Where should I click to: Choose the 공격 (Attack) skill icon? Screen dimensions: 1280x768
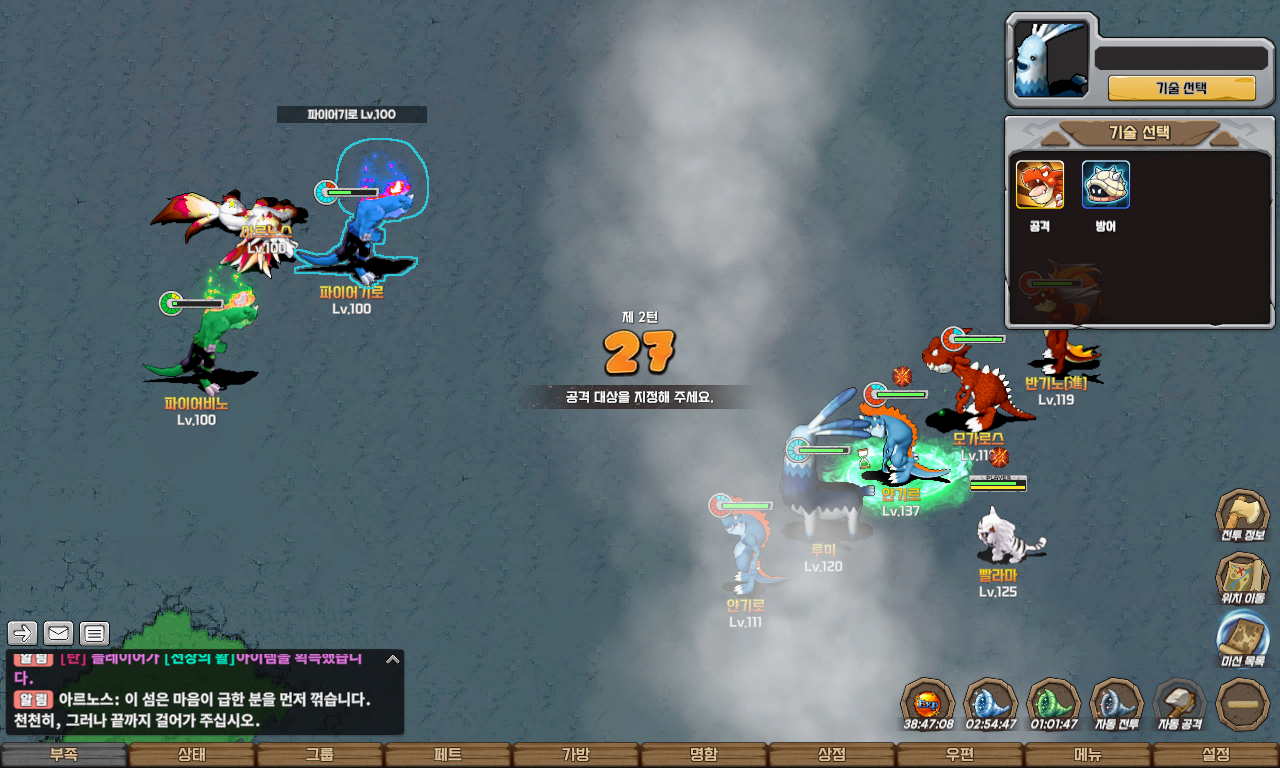pos(1040,185)
